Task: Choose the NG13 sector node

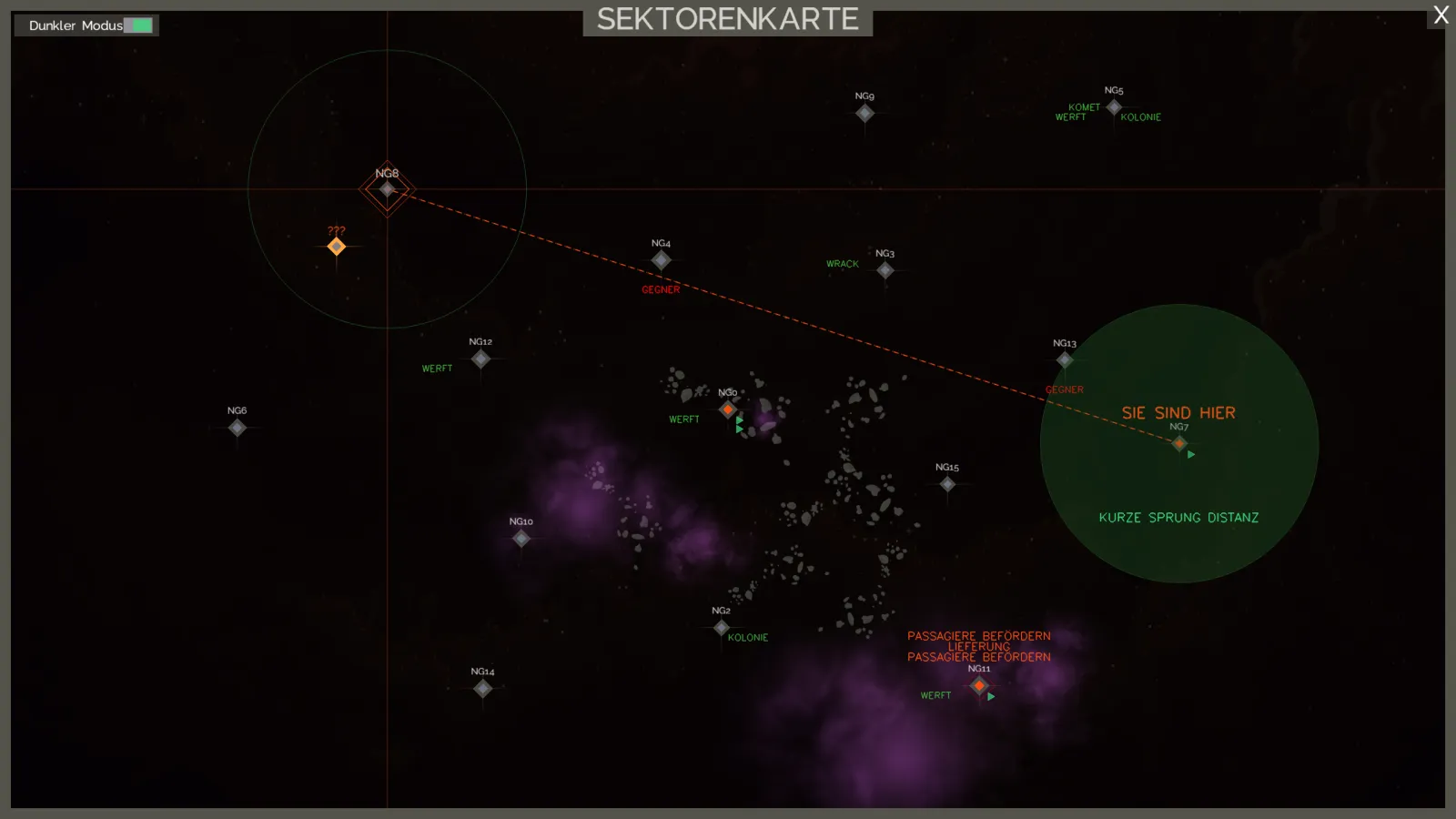Action: (1065, 360)
